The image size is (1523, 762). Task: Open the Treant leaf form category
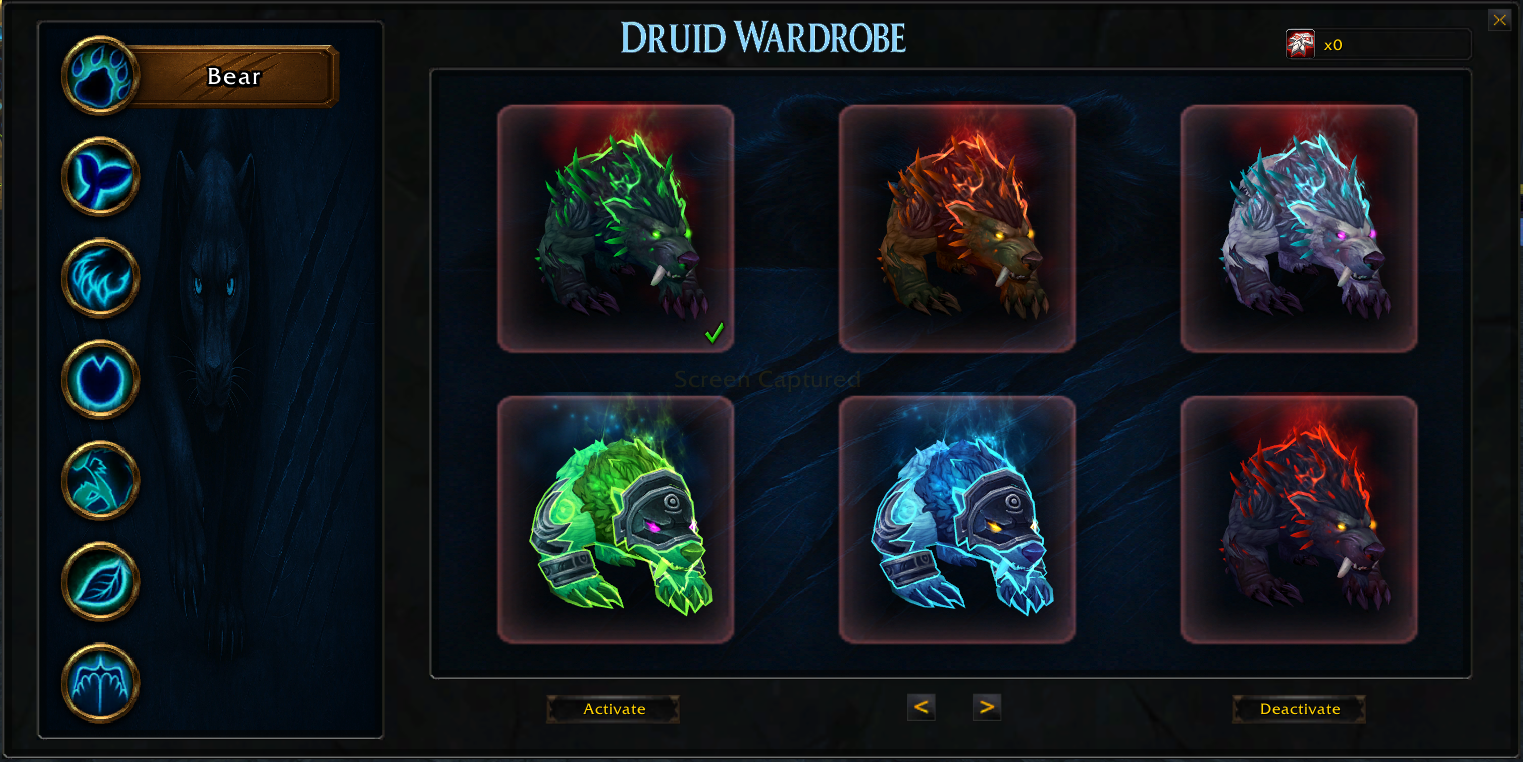(100, 582)
